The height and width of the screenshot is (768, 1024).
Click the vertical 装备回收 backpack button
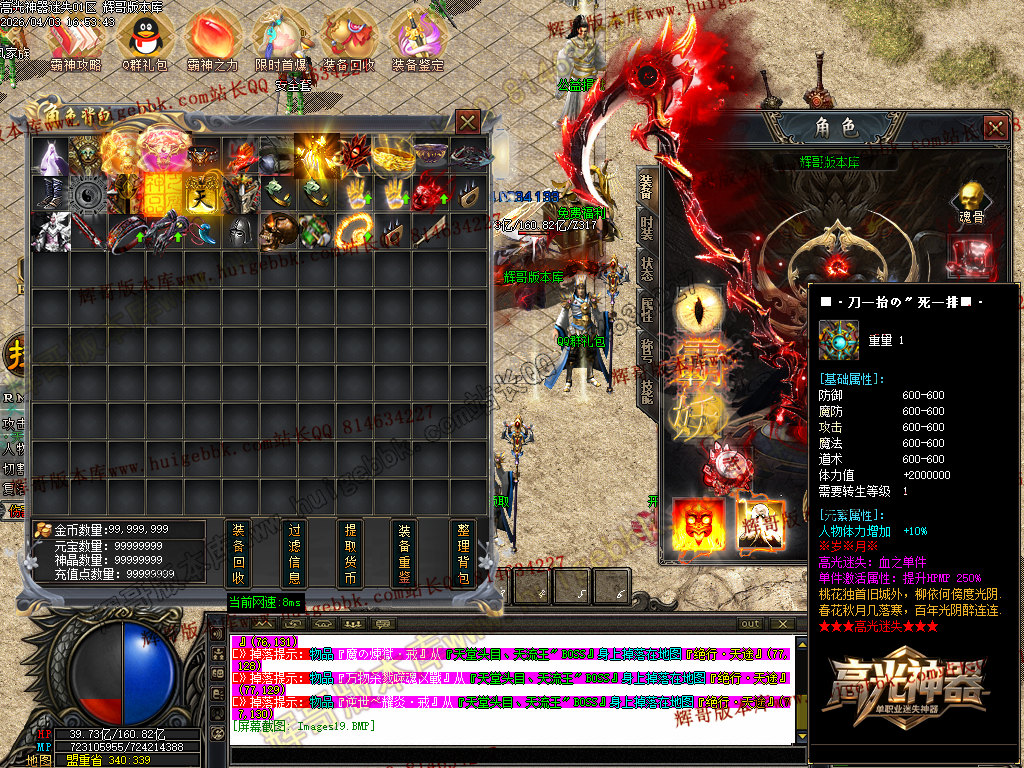tap(238, 553)
